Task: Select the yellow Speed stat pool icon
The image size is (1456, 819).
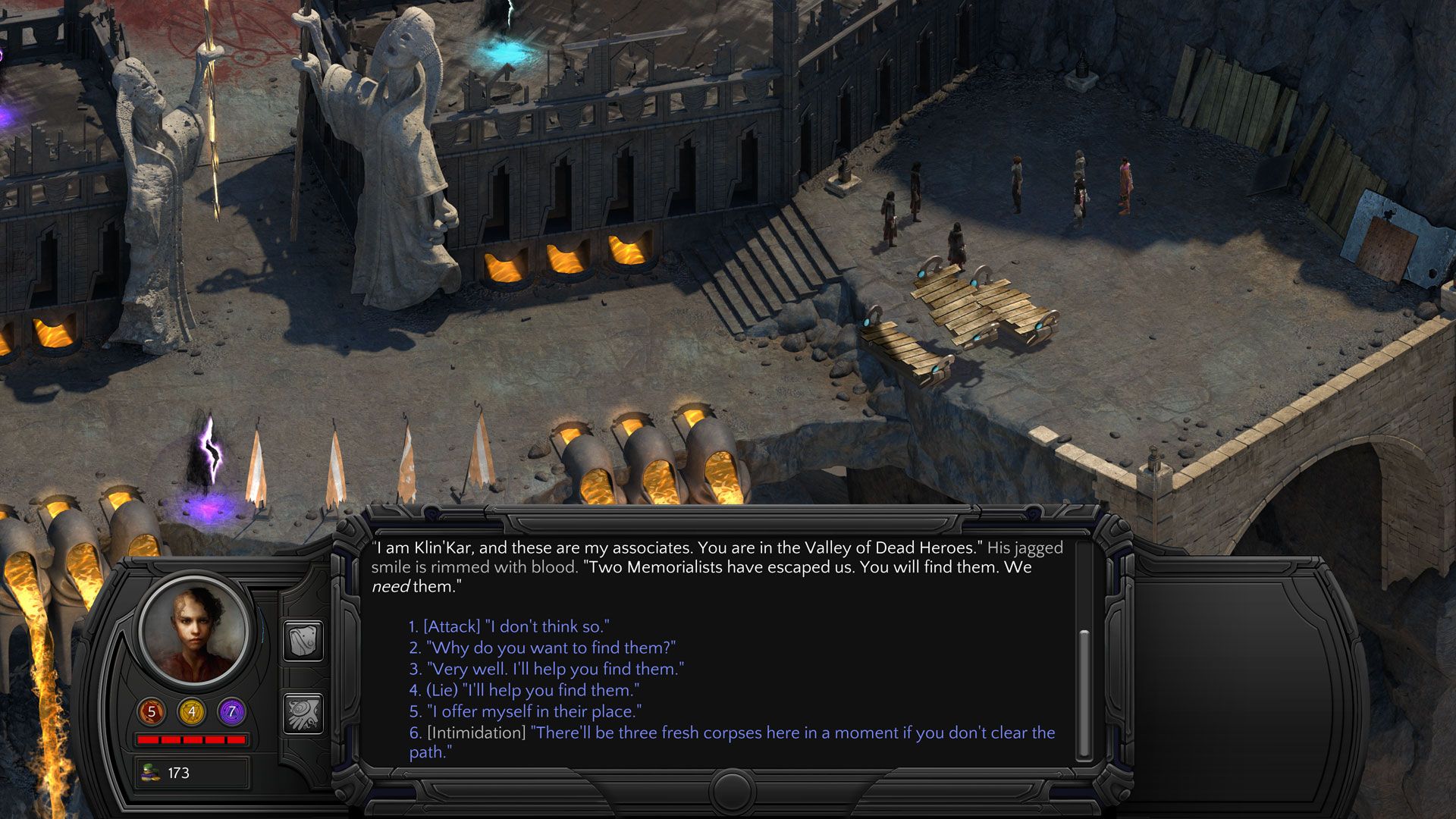Action: coord(192,711)
